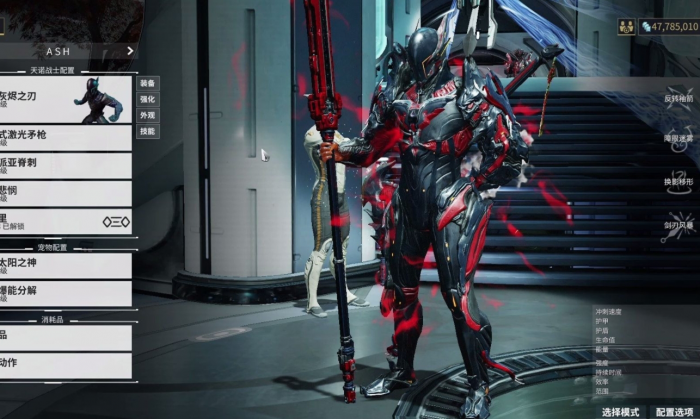Open the 动作 (Emotes) slot
700x419 pixels.
click(66, 365)
